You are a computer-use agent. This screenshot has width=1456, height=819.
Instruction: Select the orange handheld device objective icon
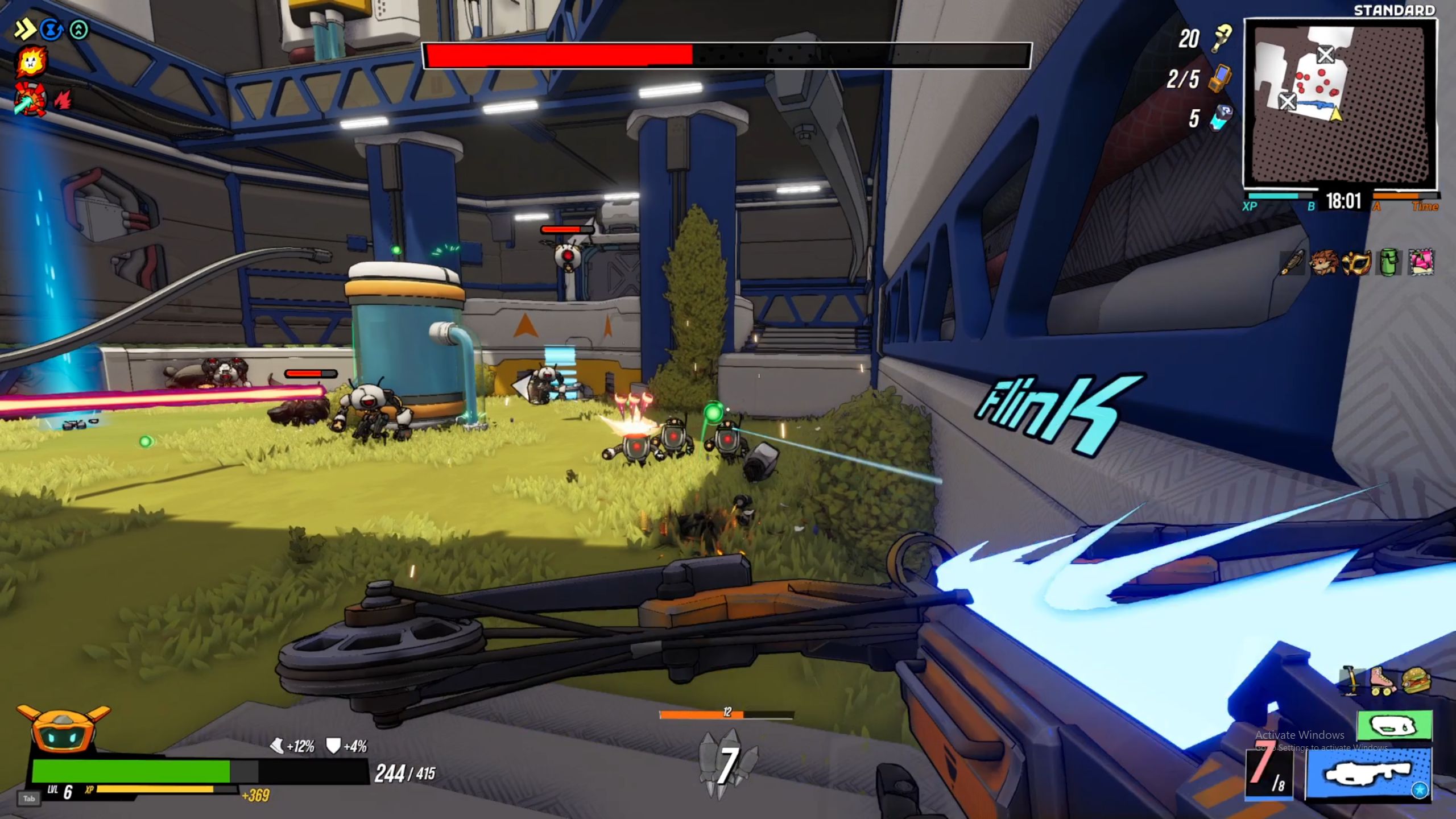tap(1221, 78)
